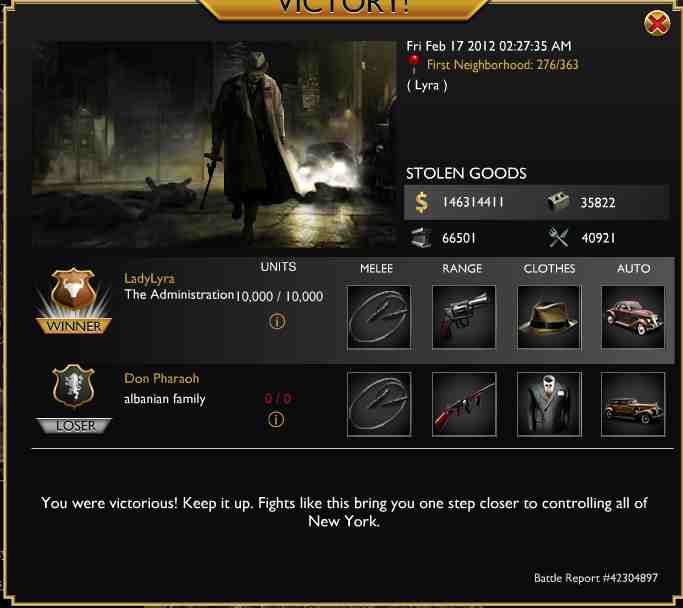
Task: Select loser's brown sedan auto slot
Action: 633,404
